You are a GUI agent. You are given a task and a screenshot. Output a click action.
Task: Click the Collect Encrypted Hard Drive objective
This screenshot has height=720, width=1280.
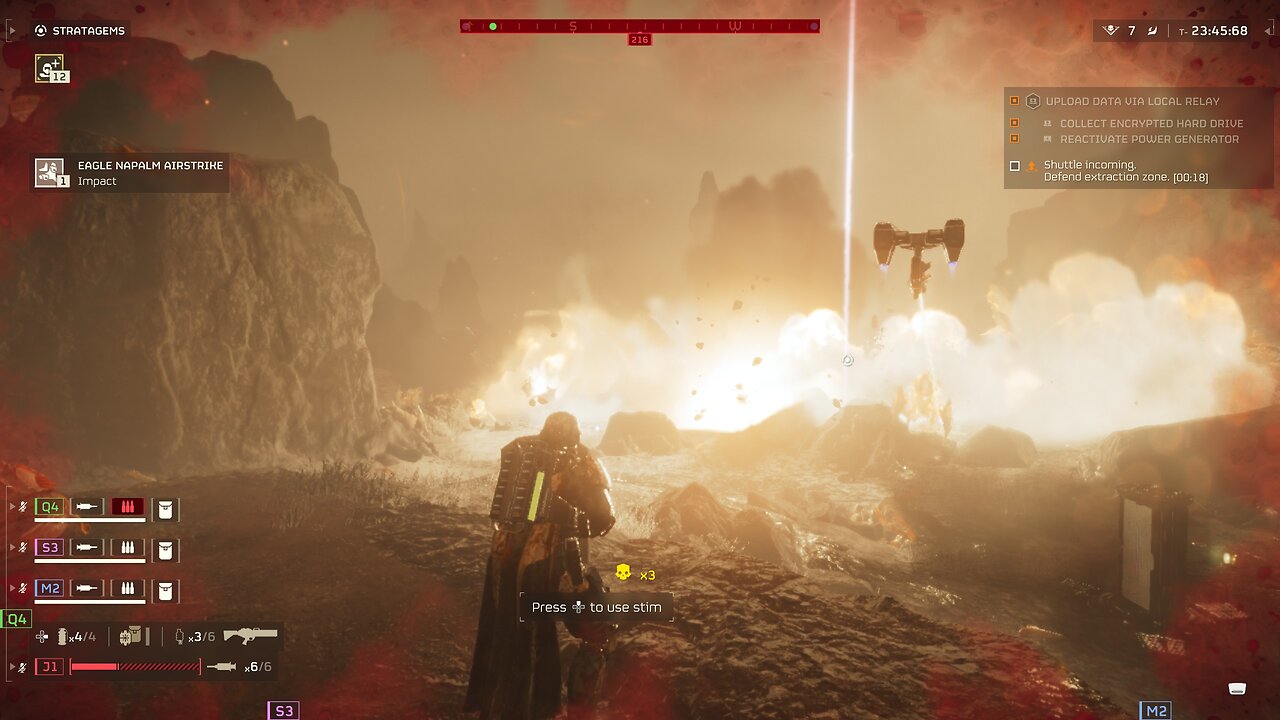[1151, 123]
